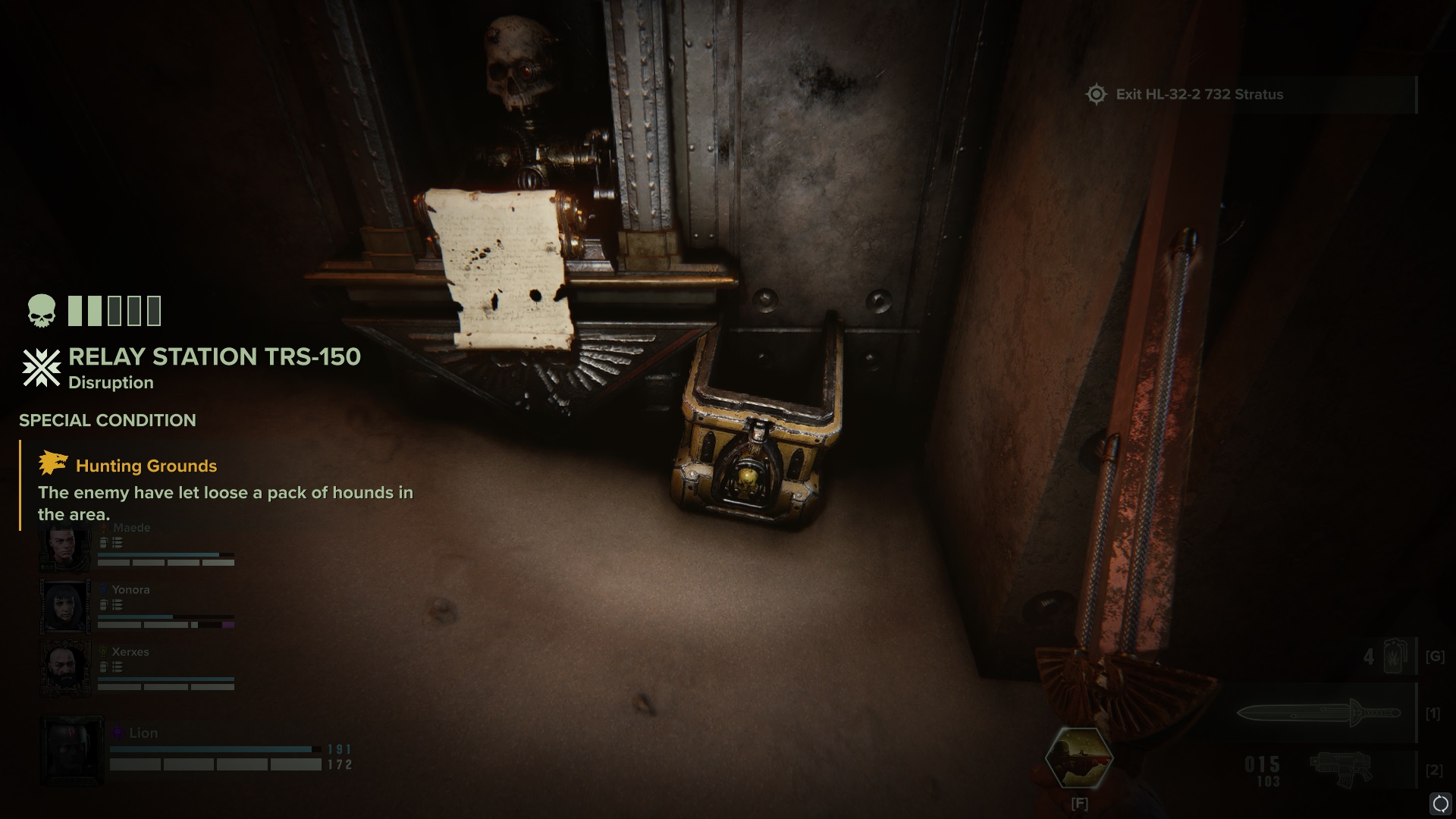Click the Hunting Grounds hound icon

[53, 463]
